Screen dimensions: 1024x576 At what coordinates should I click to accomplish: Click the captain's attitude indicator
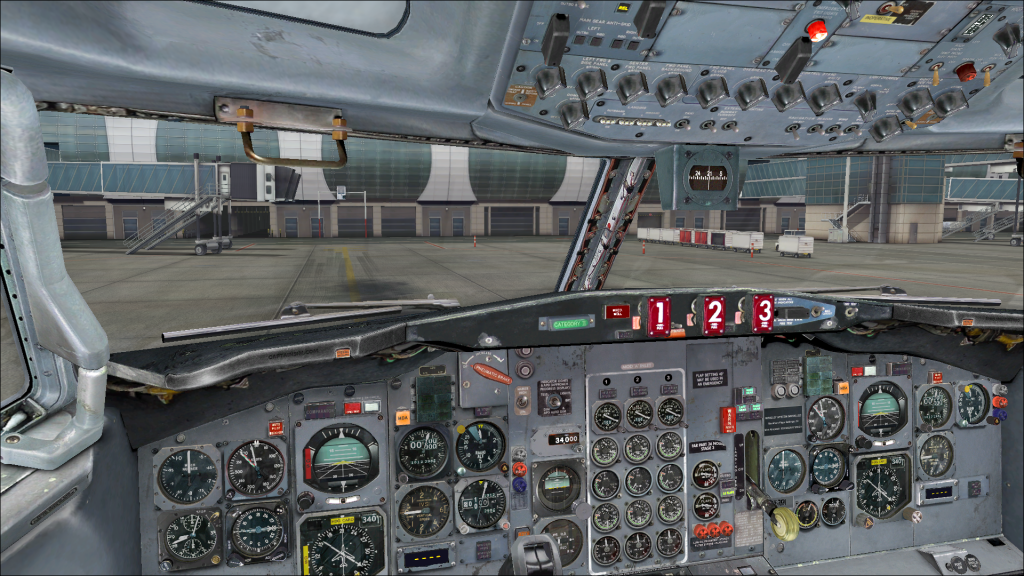[x=341, y=456]
